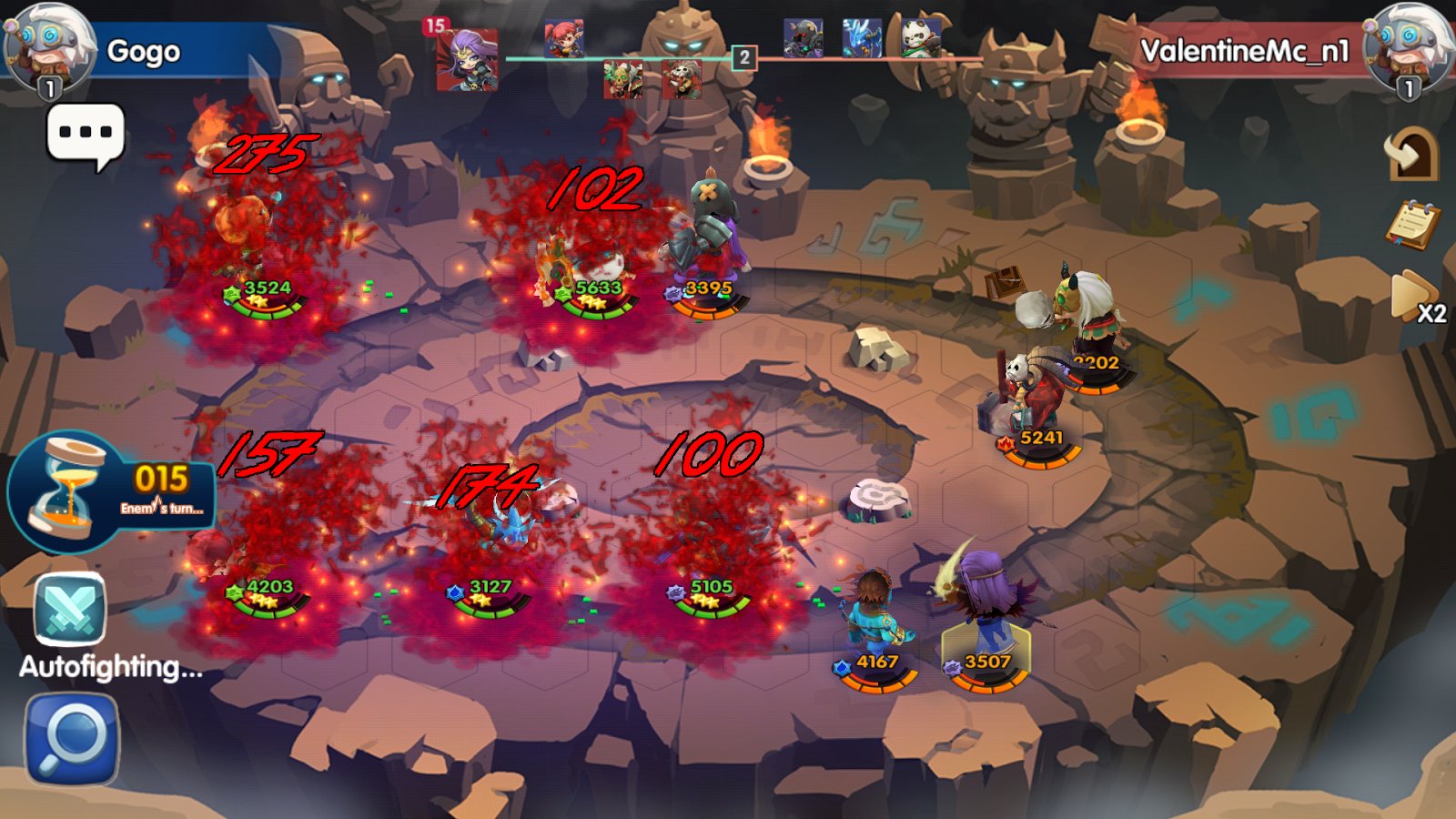
Task: Select the panda portrait in turn order
Action: tap(920, 38)
